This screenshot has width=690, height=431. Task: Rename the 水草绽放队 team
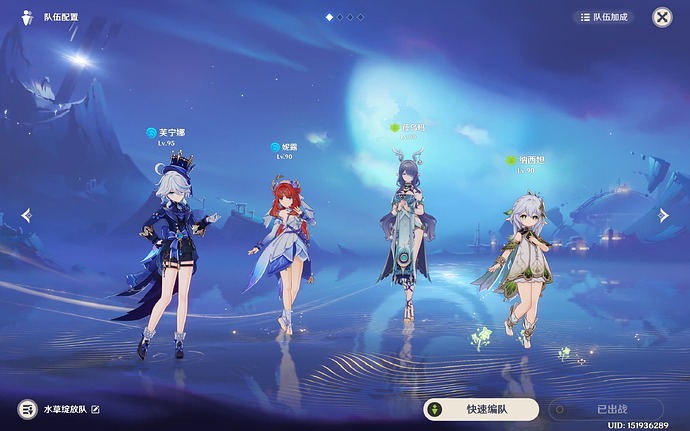tap(96, 409)
